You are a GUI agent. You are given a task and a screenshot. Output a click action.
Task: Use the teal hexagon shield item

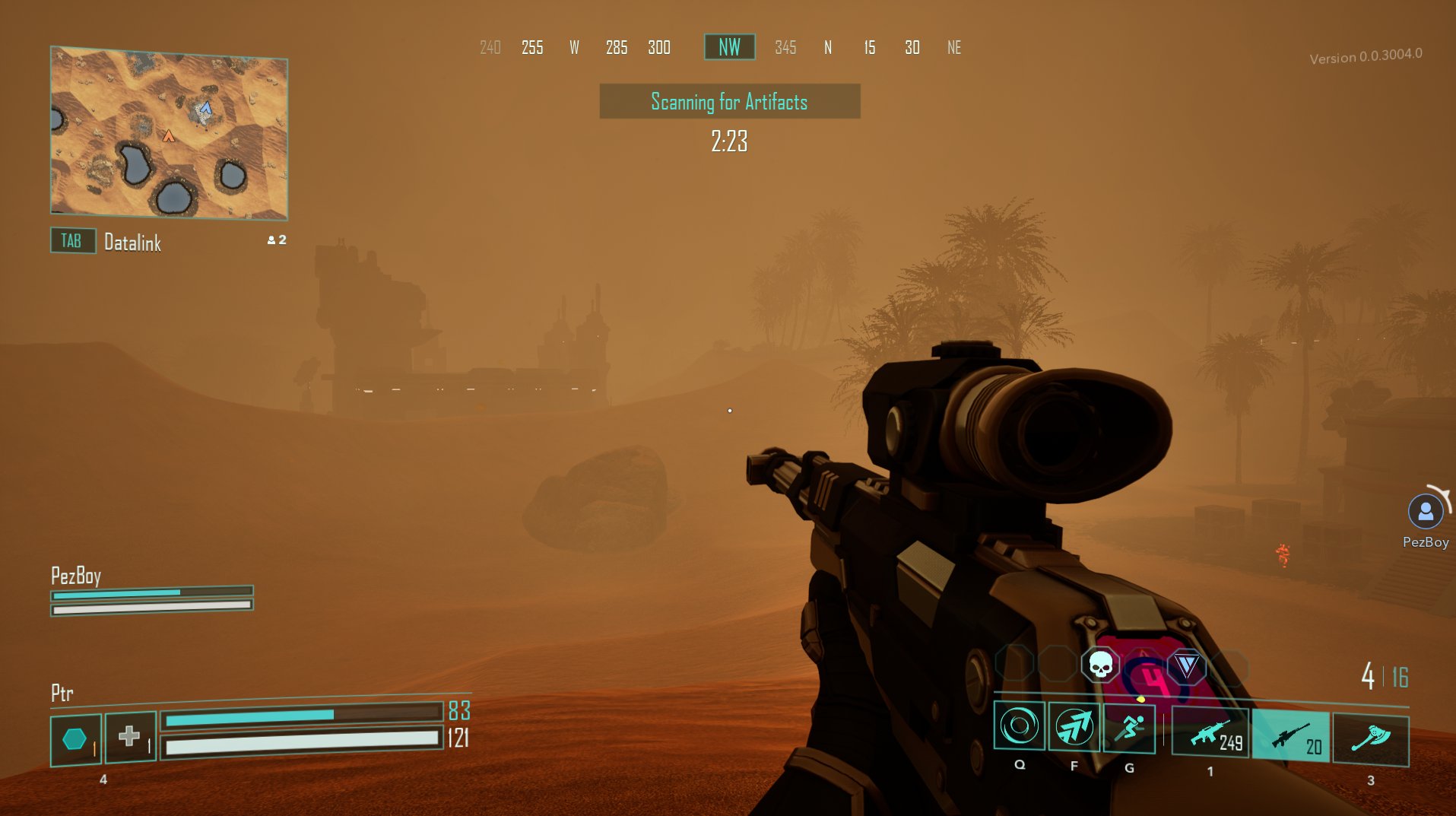[75, 739]
